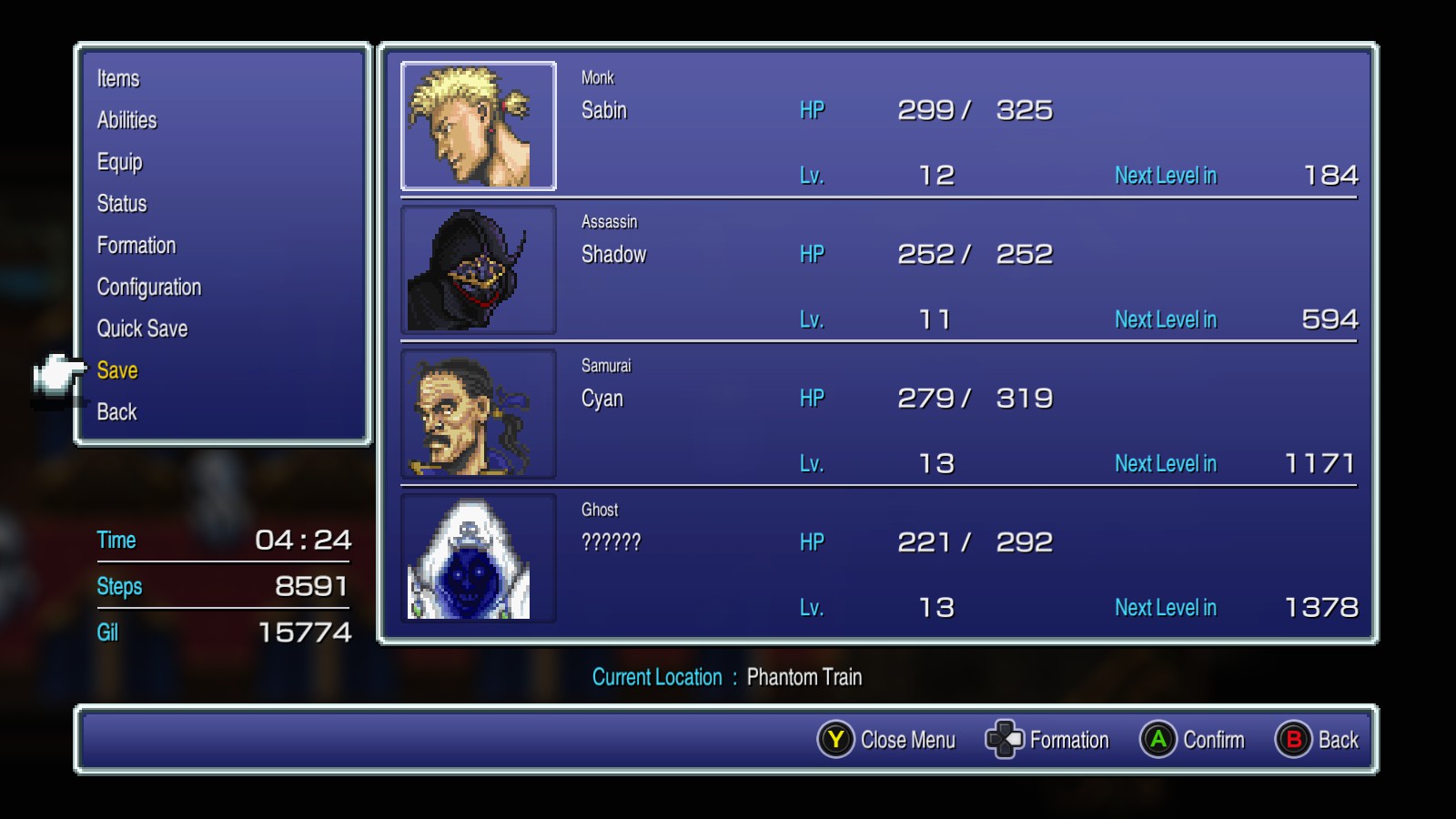Choose the Formation menu entry
The height and width of the screenshot is (819, 1456).
tap(136, 246)
